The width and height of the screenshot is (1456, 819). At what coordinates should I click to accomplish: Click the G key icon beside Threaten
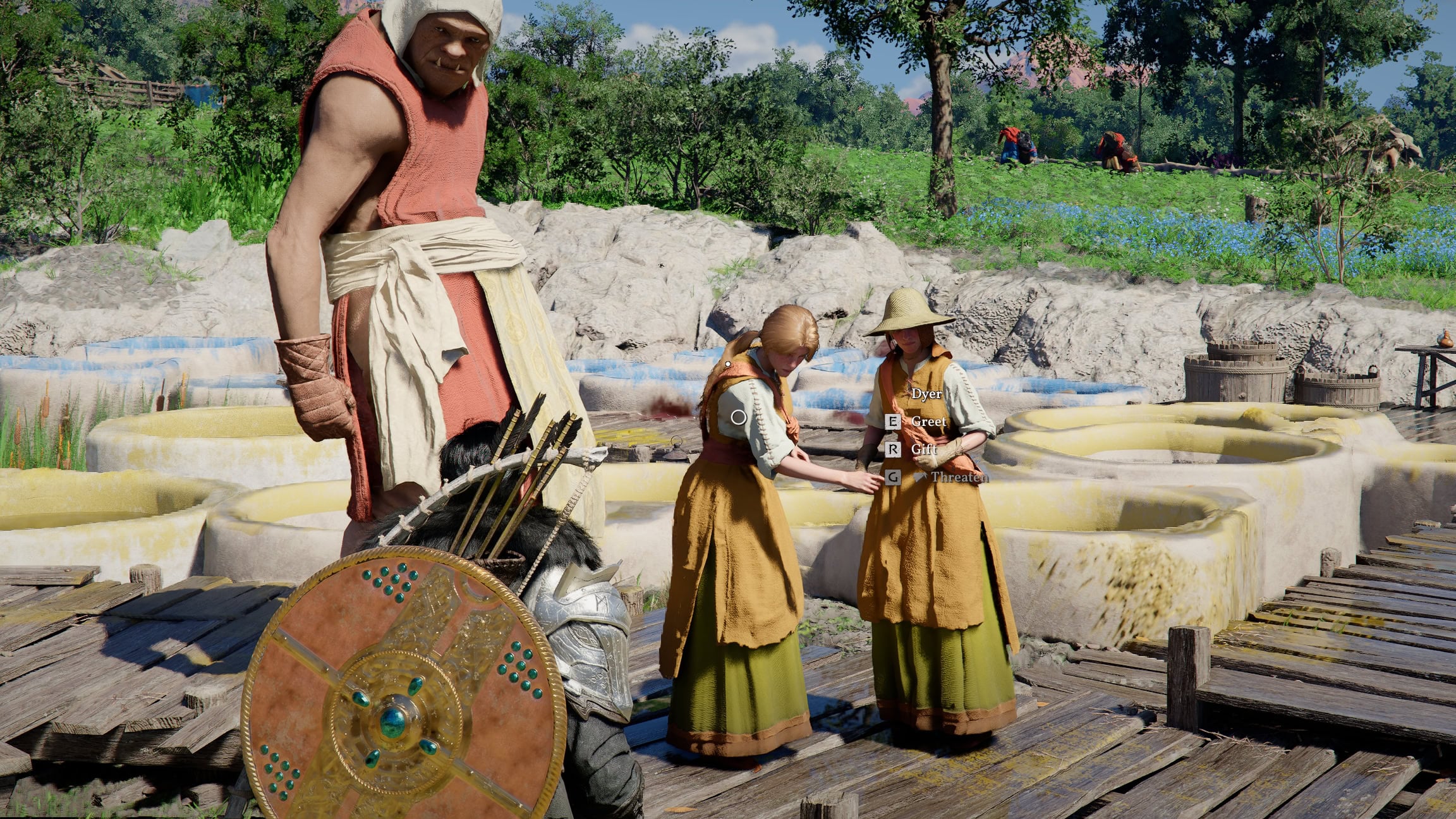click(x=892, y=476)
